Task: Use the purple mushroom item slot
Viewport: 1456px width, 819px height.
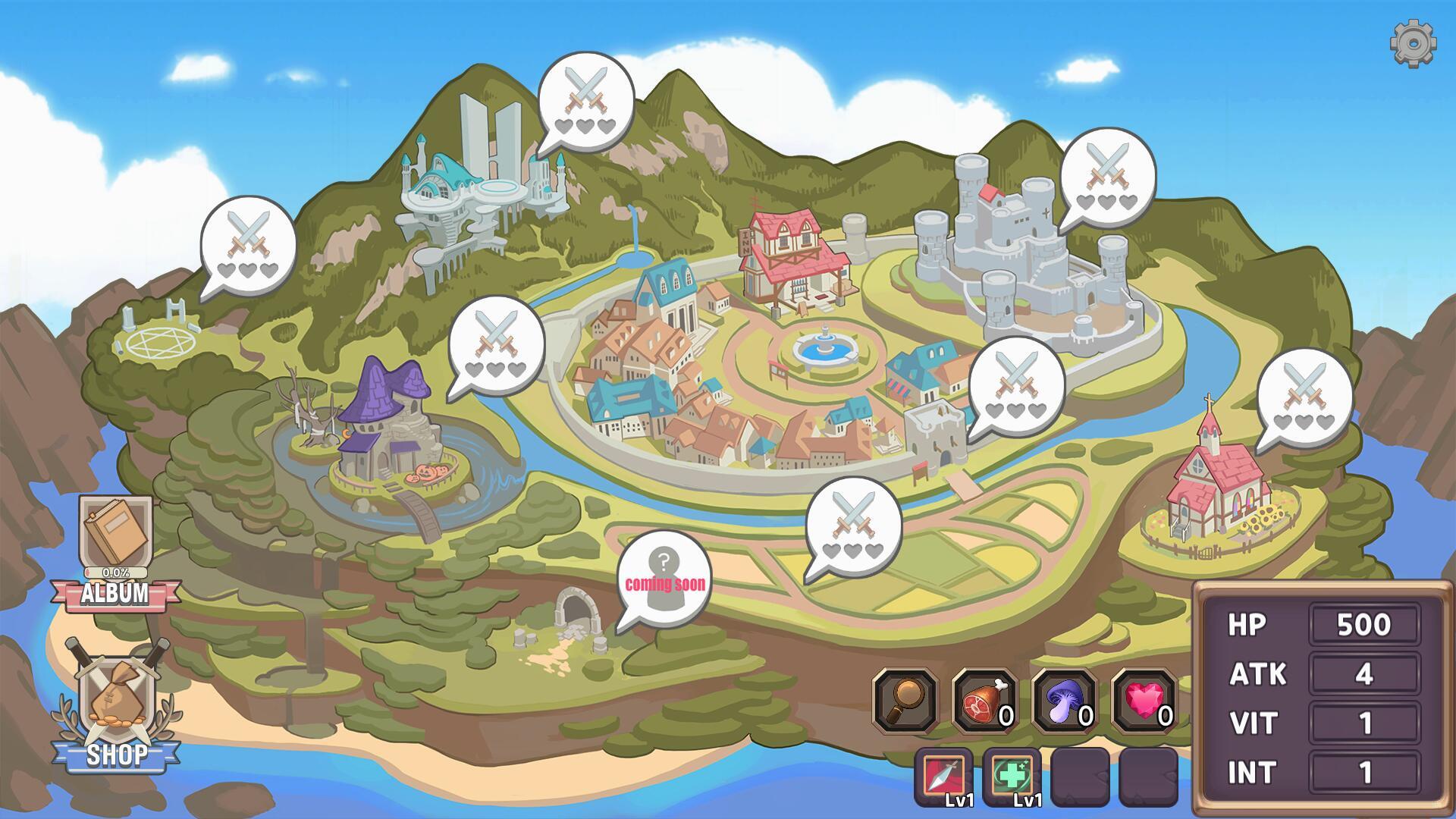Action: coord(1064,701)
